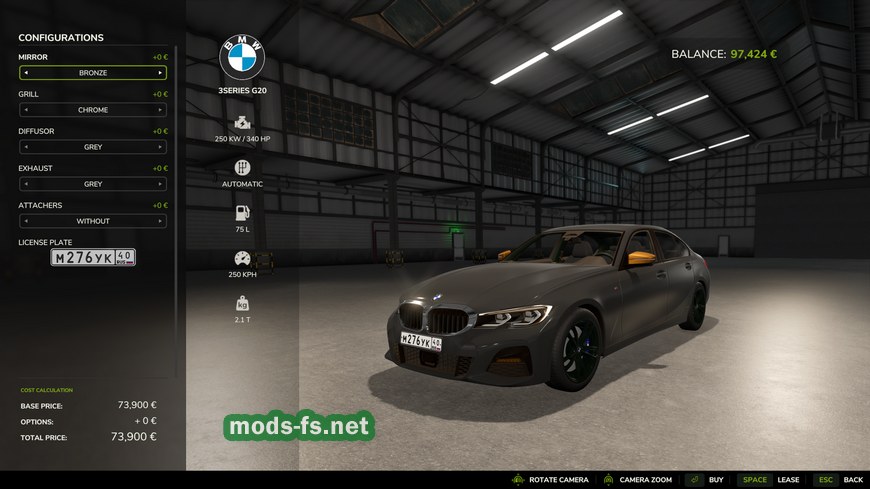Open the license plate editor
Screen dimensions: 870x489
(93, 257)
